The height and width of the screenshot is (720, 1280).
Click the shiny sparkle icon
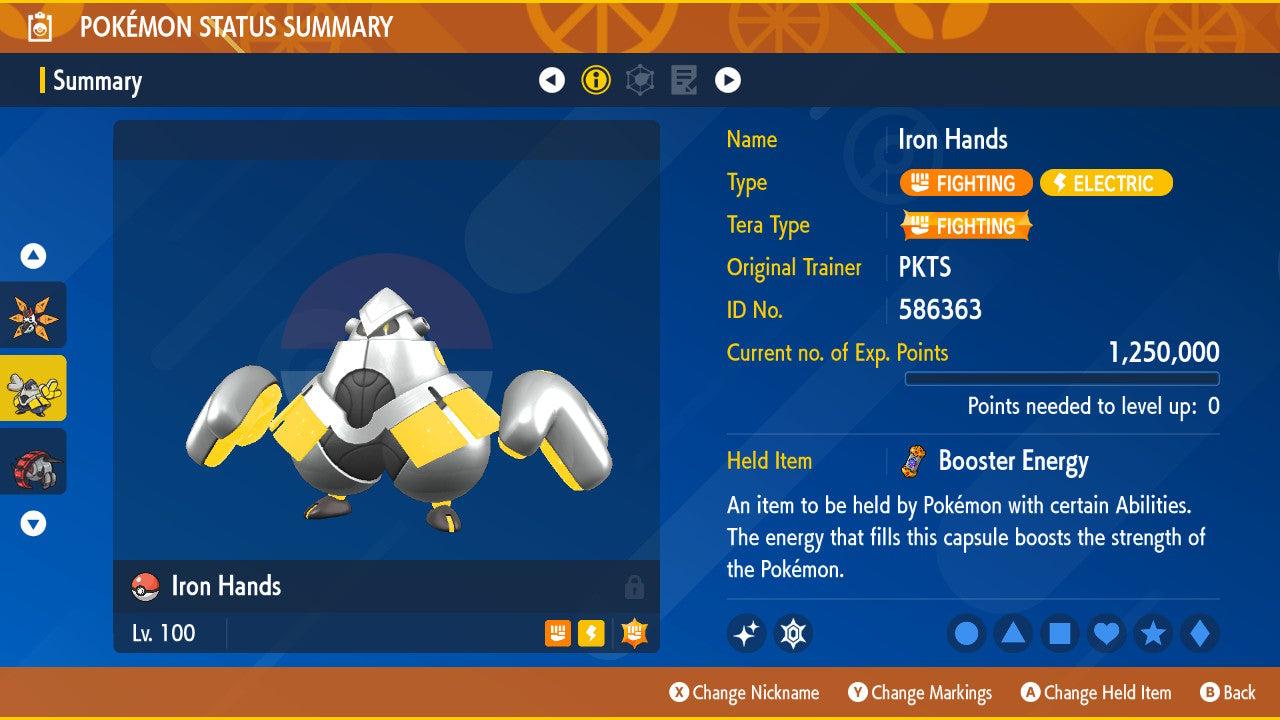point(746,633)
